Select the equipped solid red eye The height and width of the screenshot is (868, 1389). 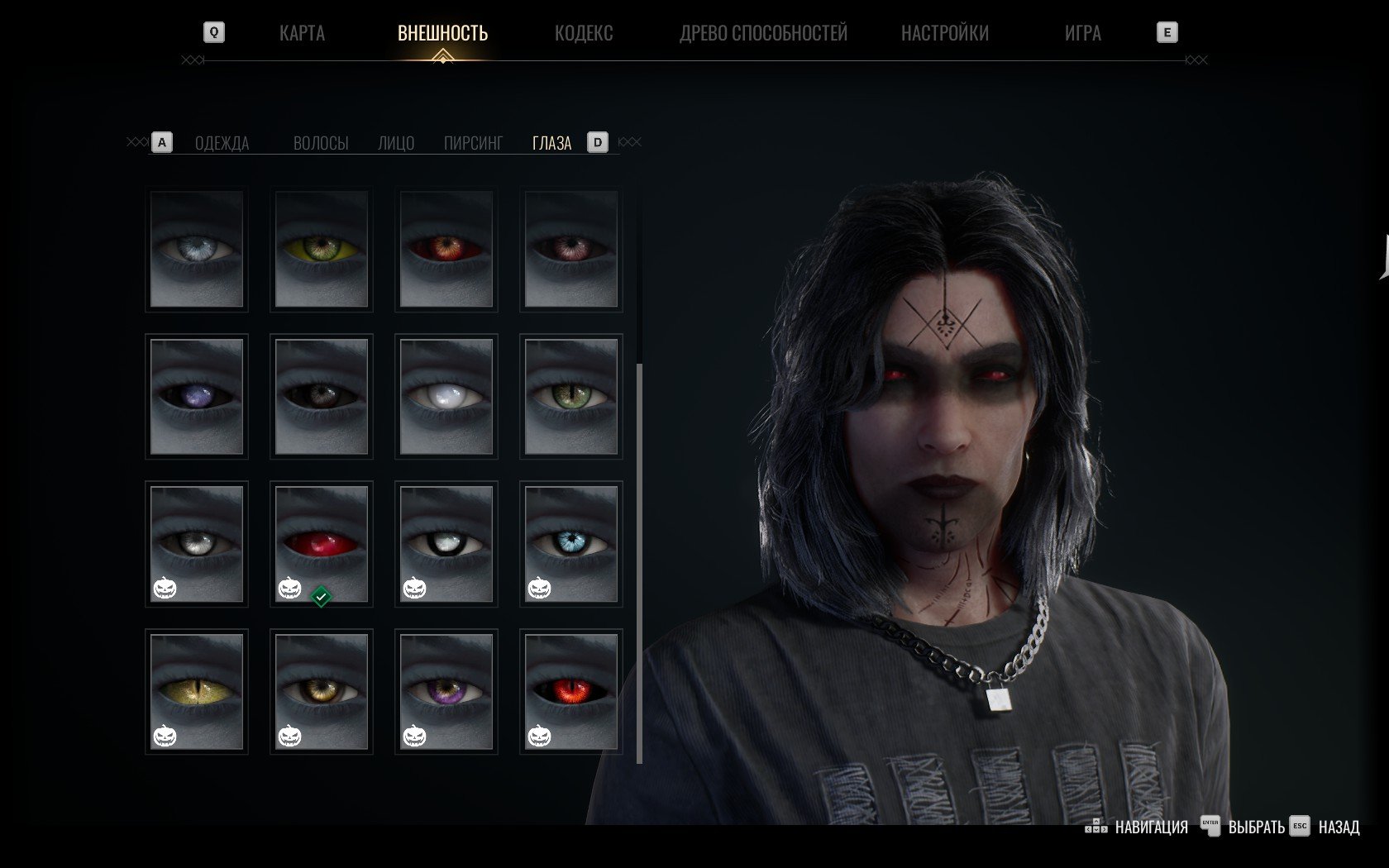322,544
